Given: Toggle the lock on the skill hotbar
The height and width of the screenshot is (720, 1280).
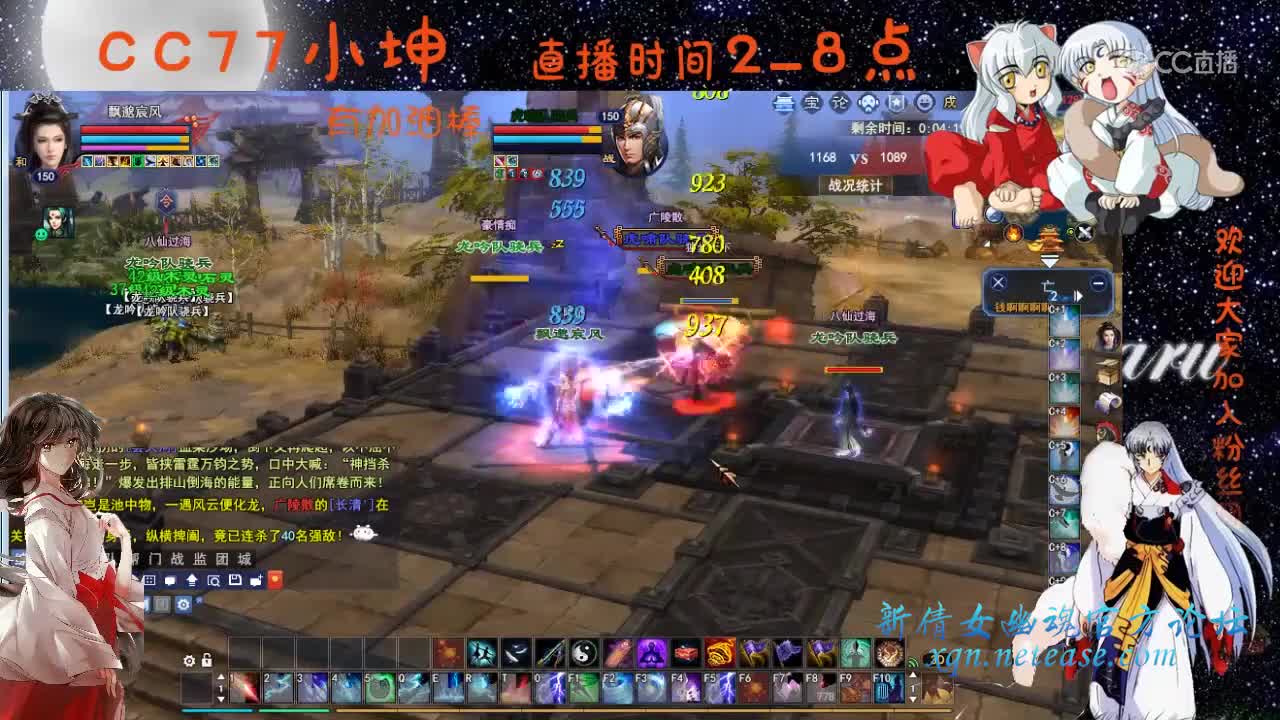Looking at the screenshot, I should pos(208,659).
